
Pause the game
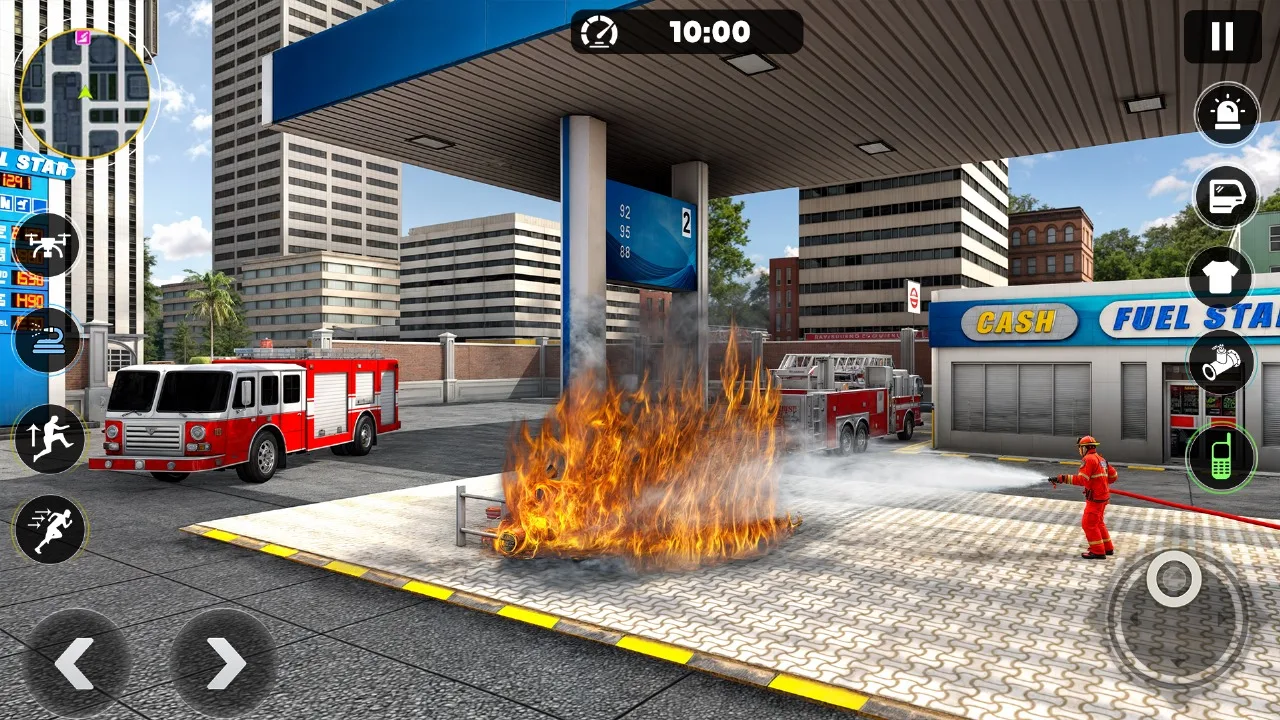[x=1222, y=37]
